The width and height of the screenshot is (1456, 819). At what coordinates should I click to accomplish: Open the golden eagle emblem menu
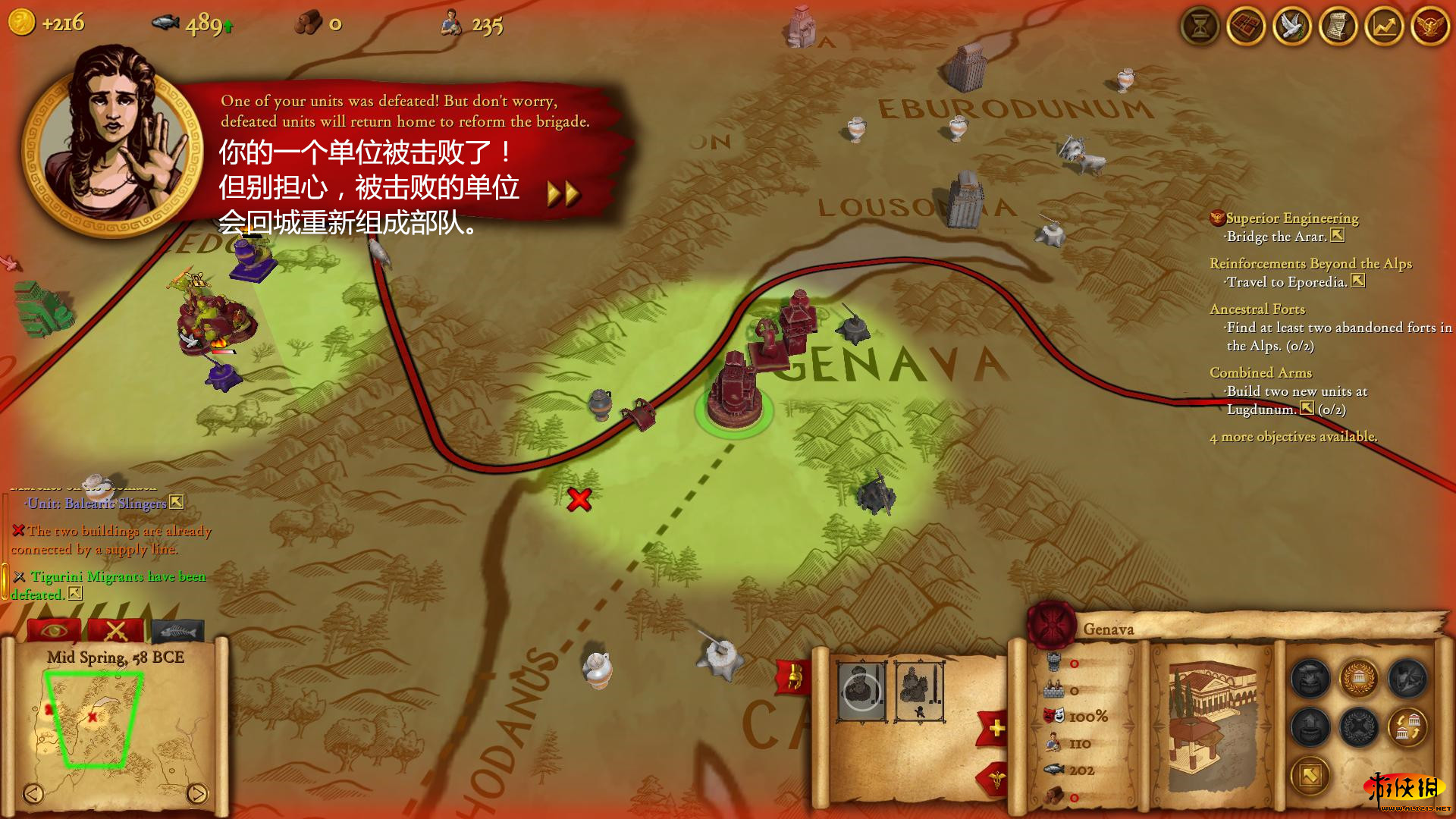(1430, 27)
